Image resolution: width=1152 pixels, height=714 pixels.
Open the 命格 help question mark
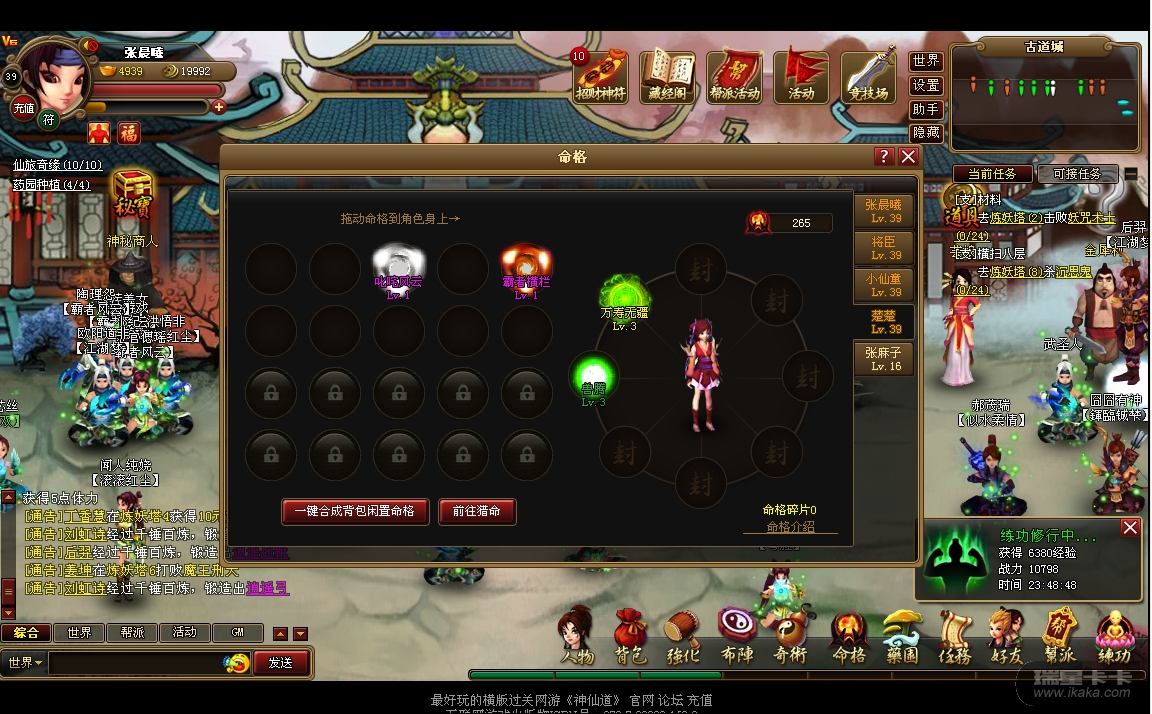tap(884, 157)
